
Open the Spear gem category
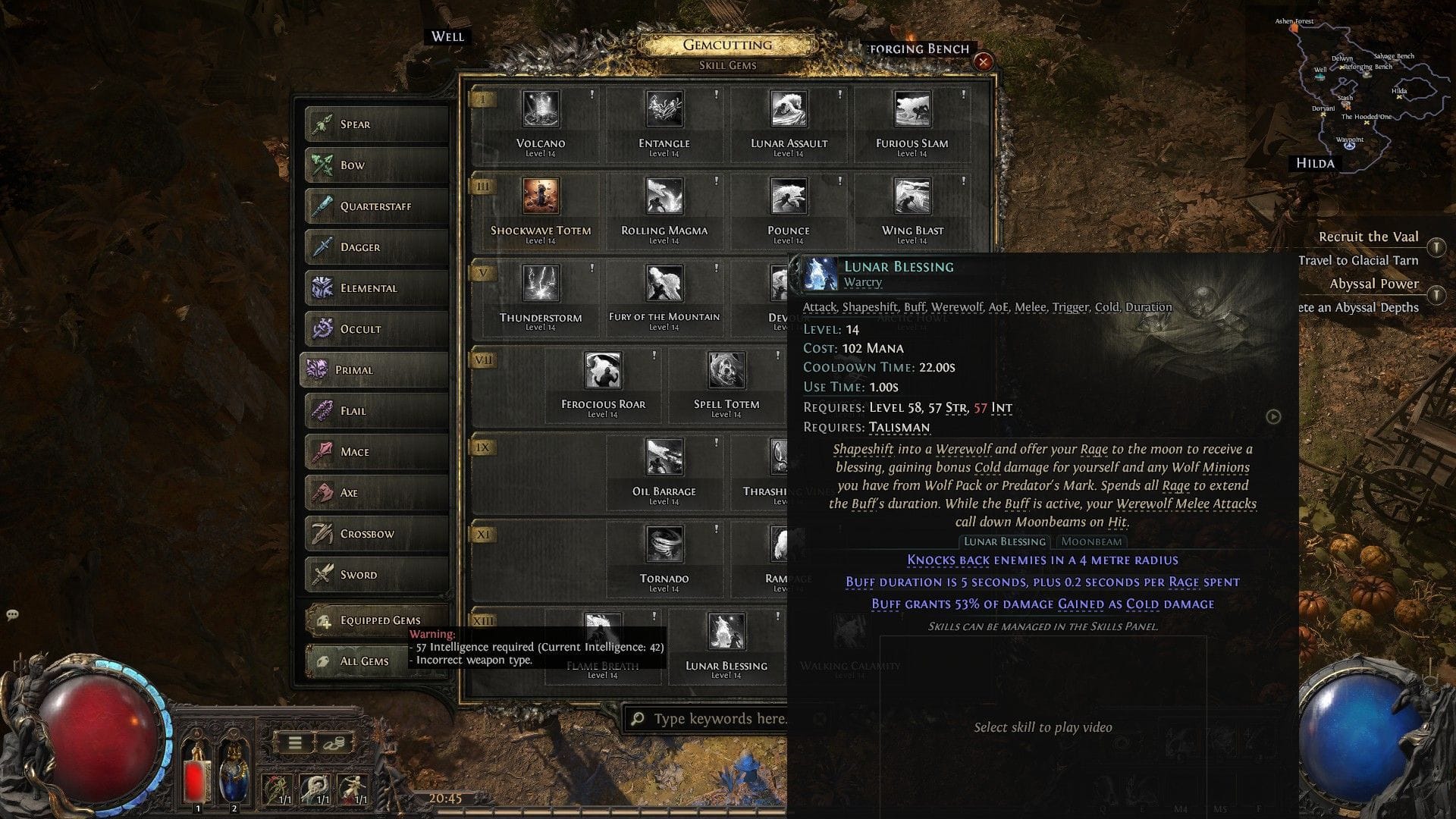[x=375, y=124]
